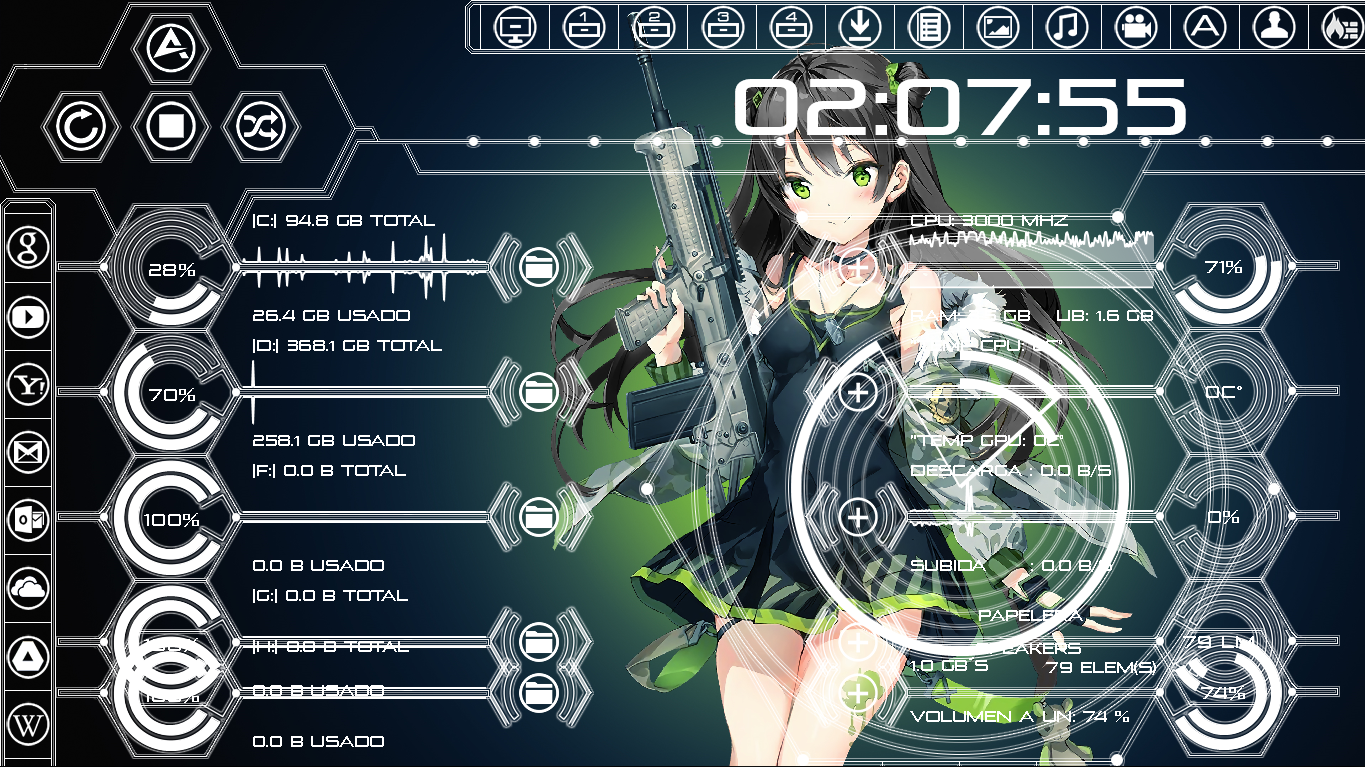Image resolution: width=1365 pixels, height=767 pixels.
Task: Toggle the refresh hexagon in the top-left
Action: [83, 127]
